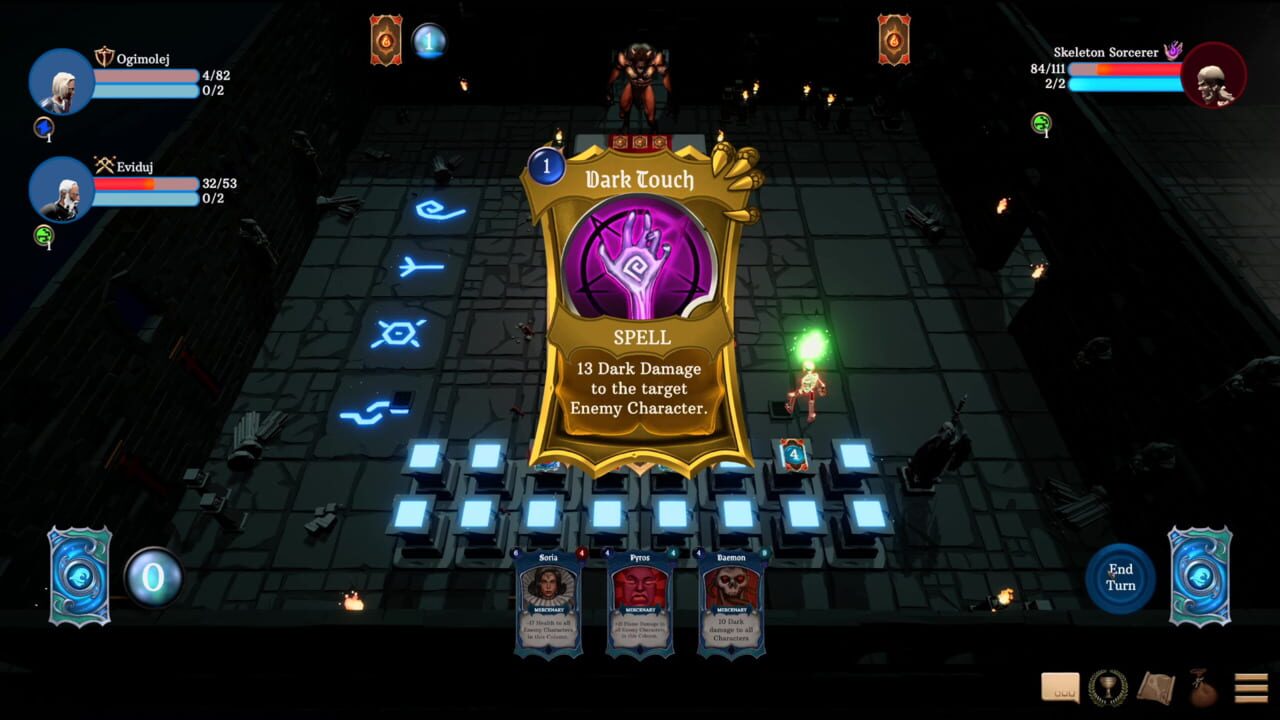
Task: Select the forked Y-shaped blue rune
Action: (421, 265)
